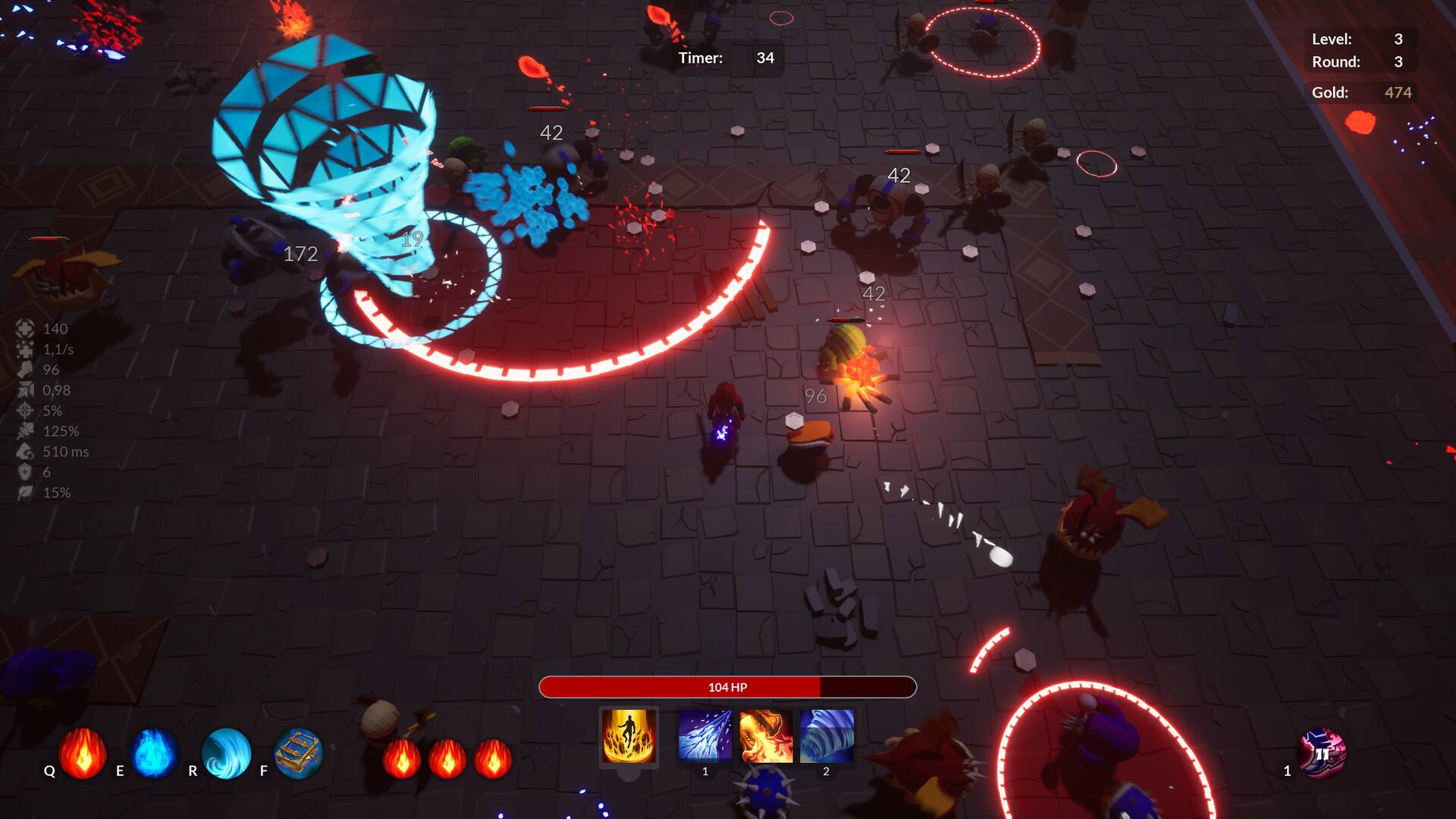Activate the E blue flame ability
The height and width of the screenshot is (819, 1456).
pos(153,755)
